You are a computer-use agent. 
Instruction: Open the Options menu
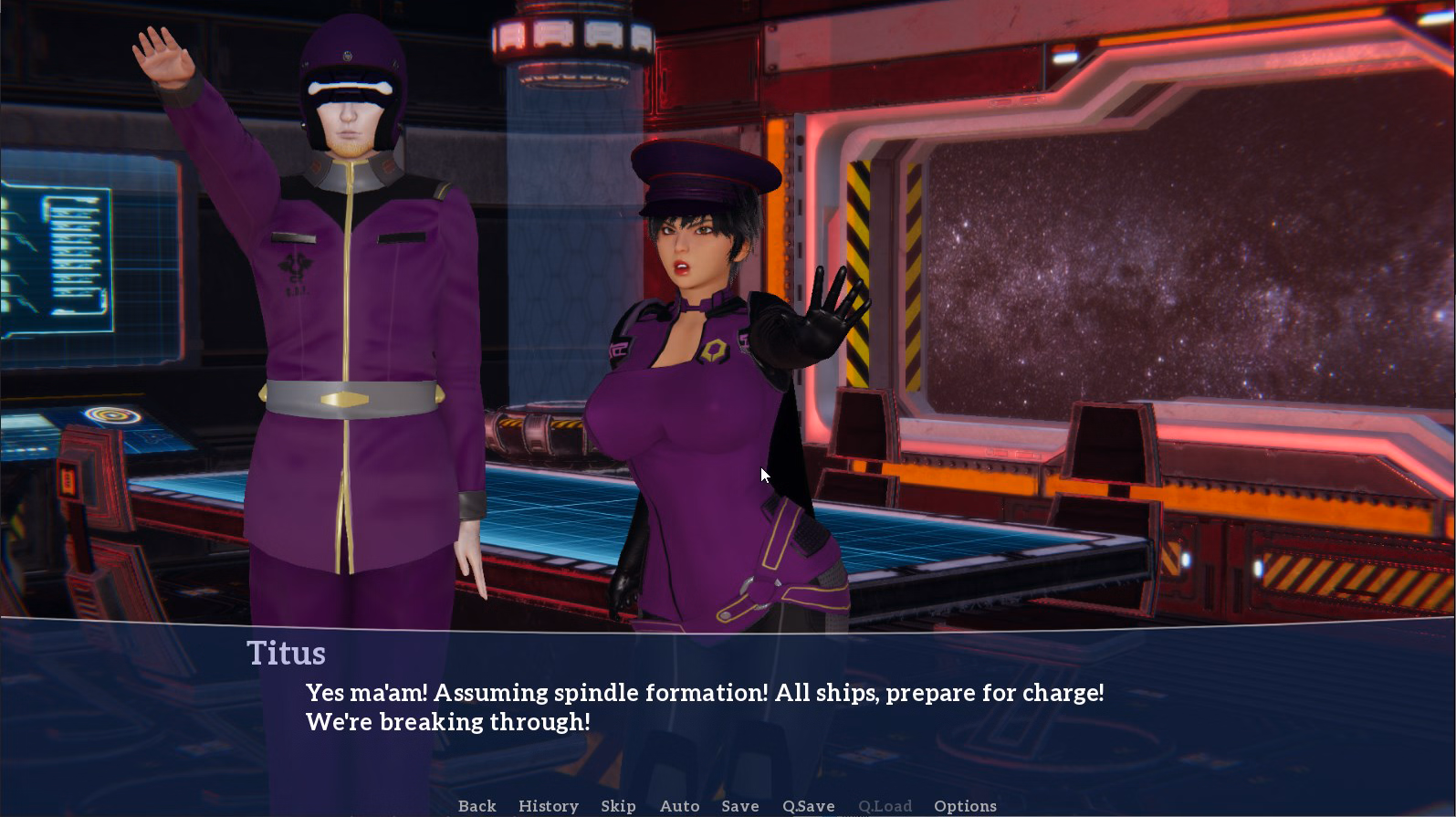tap(965, 806)
